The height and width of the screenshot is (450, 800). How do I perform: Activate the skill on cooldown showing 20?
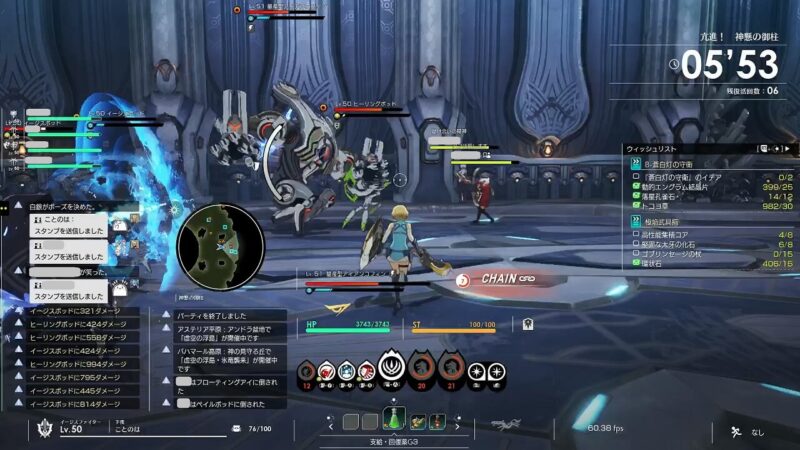point(422,370)
